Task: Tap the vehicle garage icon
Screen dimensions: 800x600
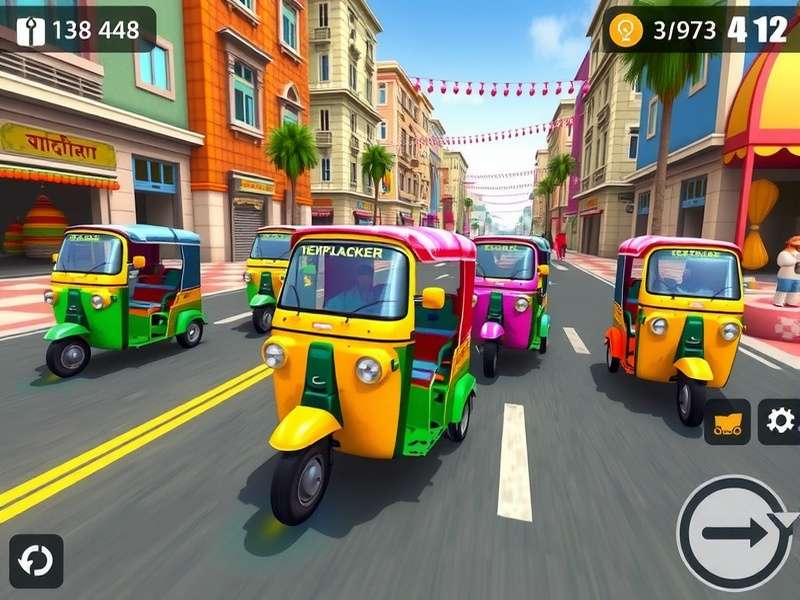Action: point(727,422)
